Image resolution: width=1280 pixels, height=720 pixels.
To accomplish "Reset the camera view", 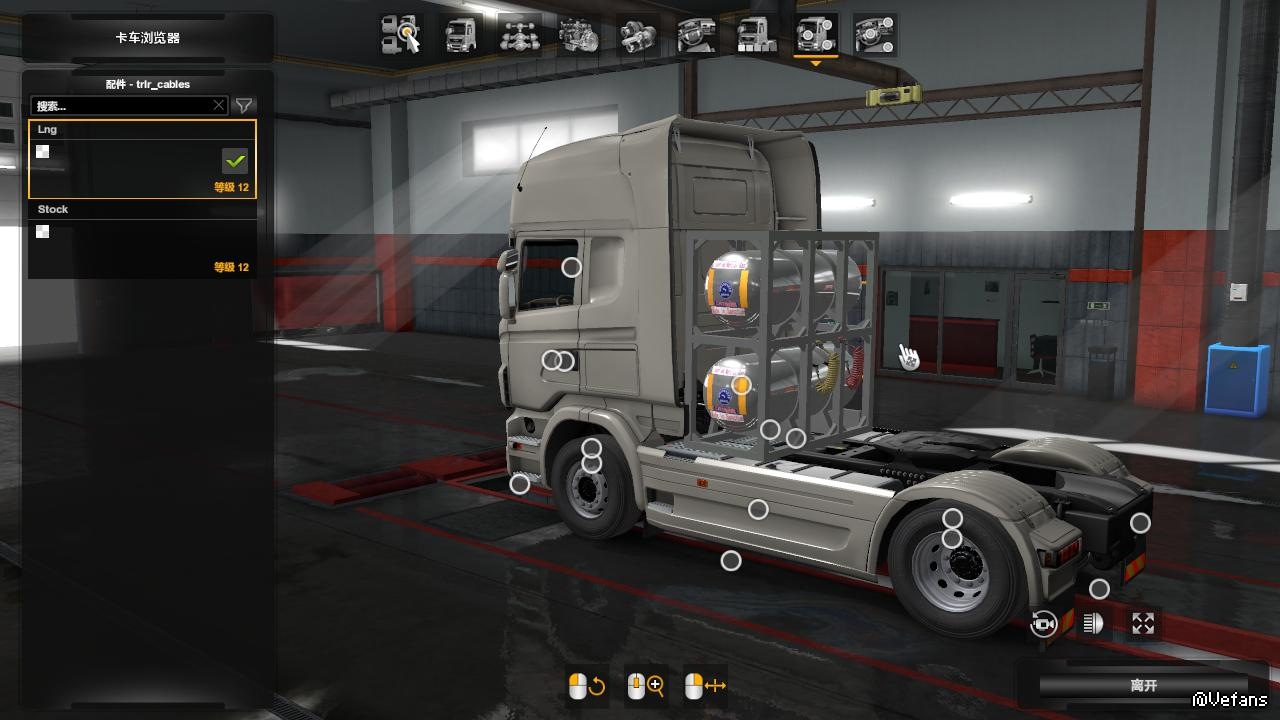I will pyautogui.click(x=1043, y=624).
